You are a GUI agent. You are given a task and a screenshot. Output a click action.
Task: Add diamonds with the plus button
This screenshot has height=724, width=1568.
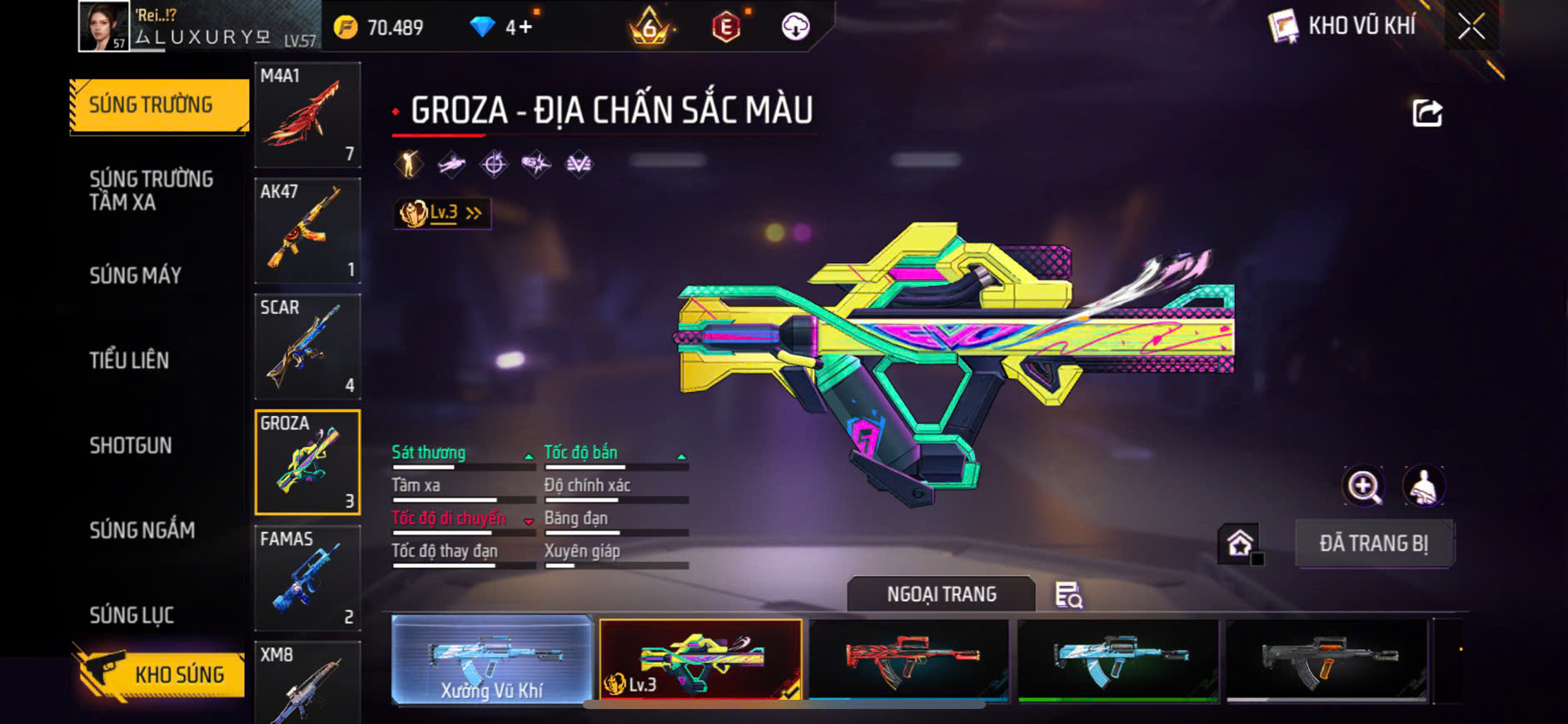pyautogui.click(x=525, y=27)
